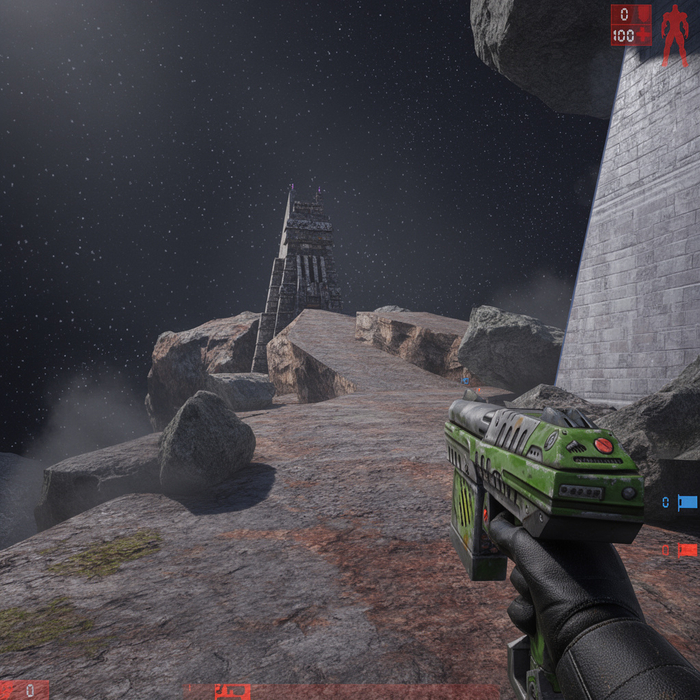Select the blue team flag icon
The width and height of the screenshot is (700, 700).
[x=687, y=502]
